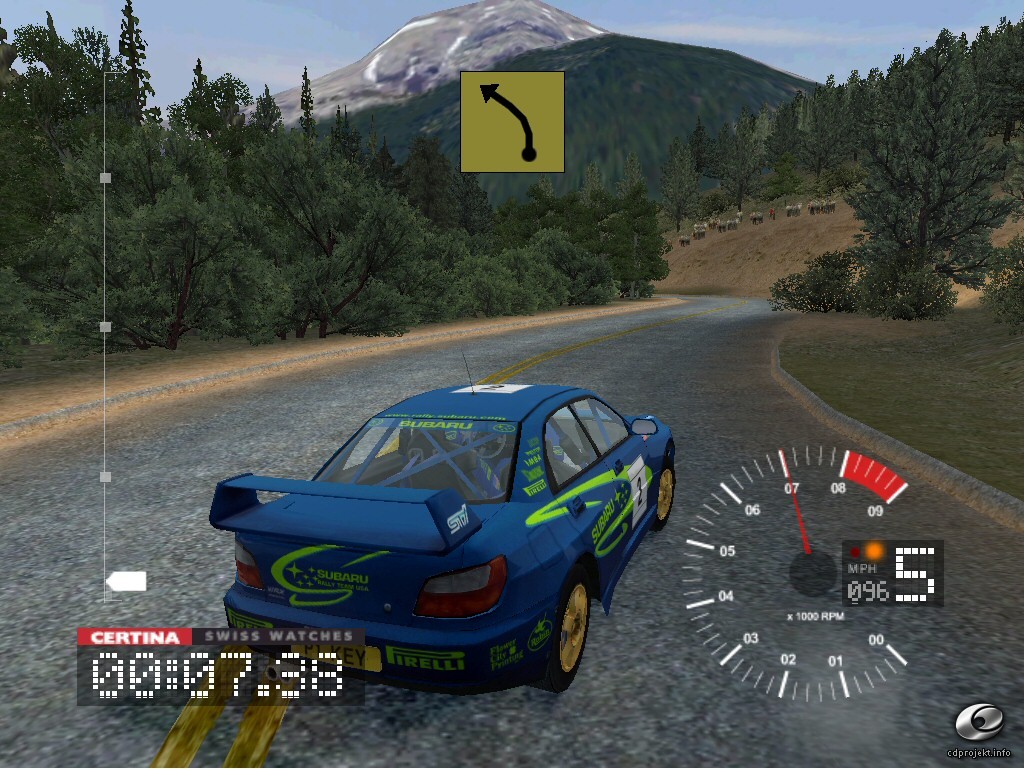Select the white position marker on stage progress bar
1024x769 pixels.
tap(127, 581)
